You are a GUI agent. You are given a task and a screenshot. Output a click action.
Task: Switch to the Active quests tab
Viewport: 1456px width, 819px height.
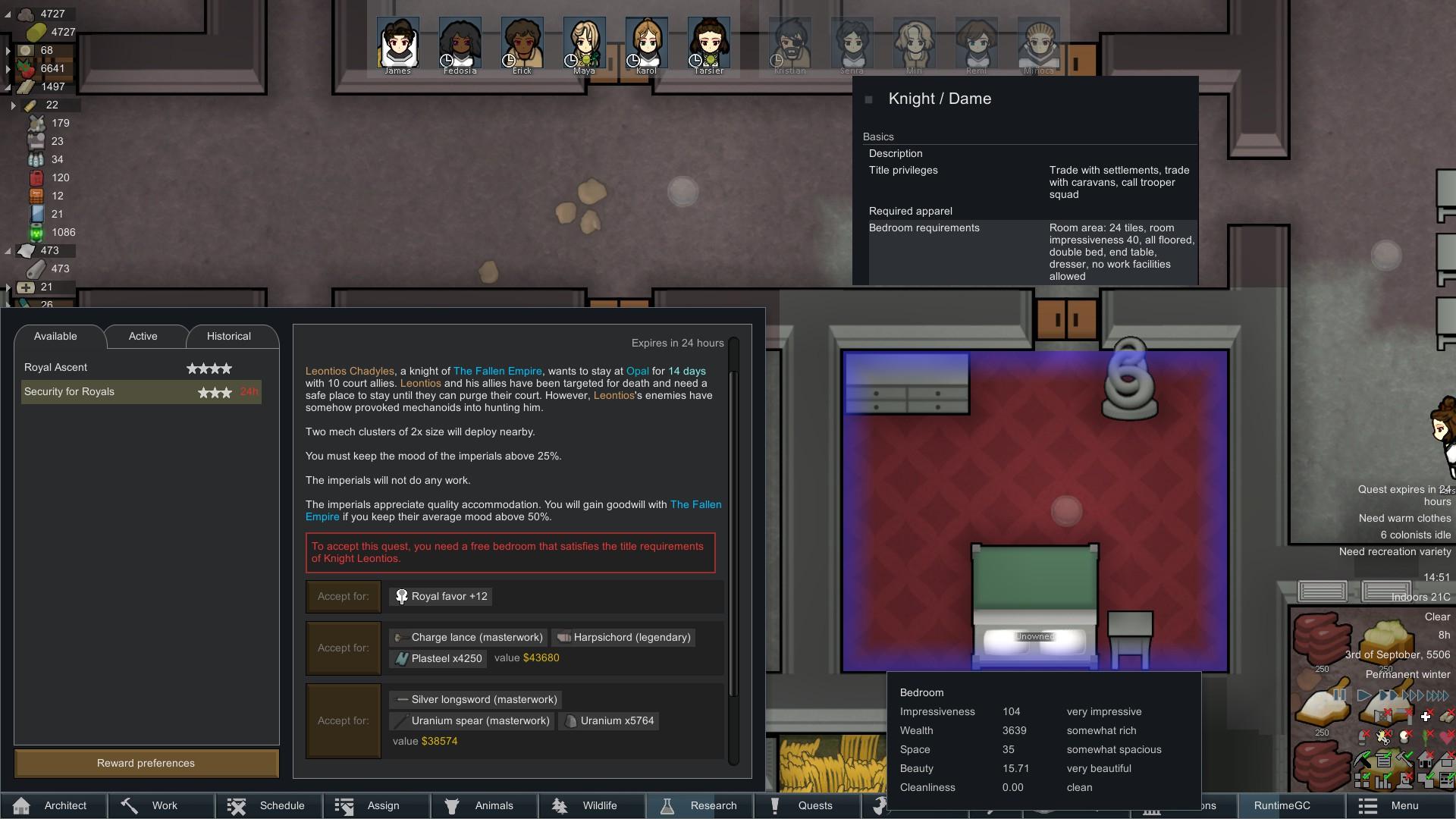pyautogui.click(x=143, y=336)
